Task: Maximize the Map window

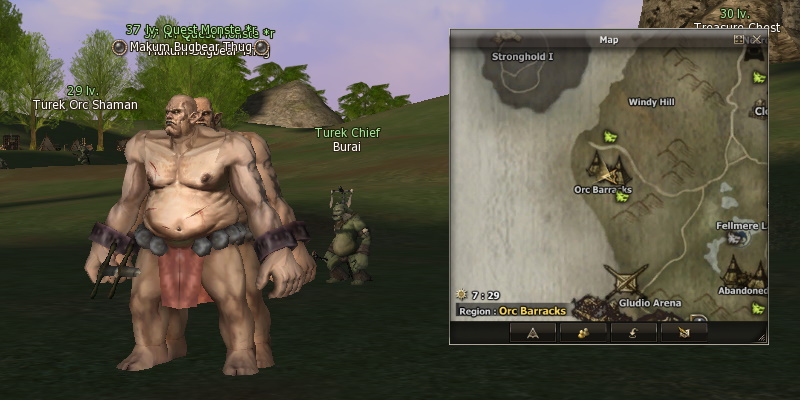Action: (x=739, y=40)
